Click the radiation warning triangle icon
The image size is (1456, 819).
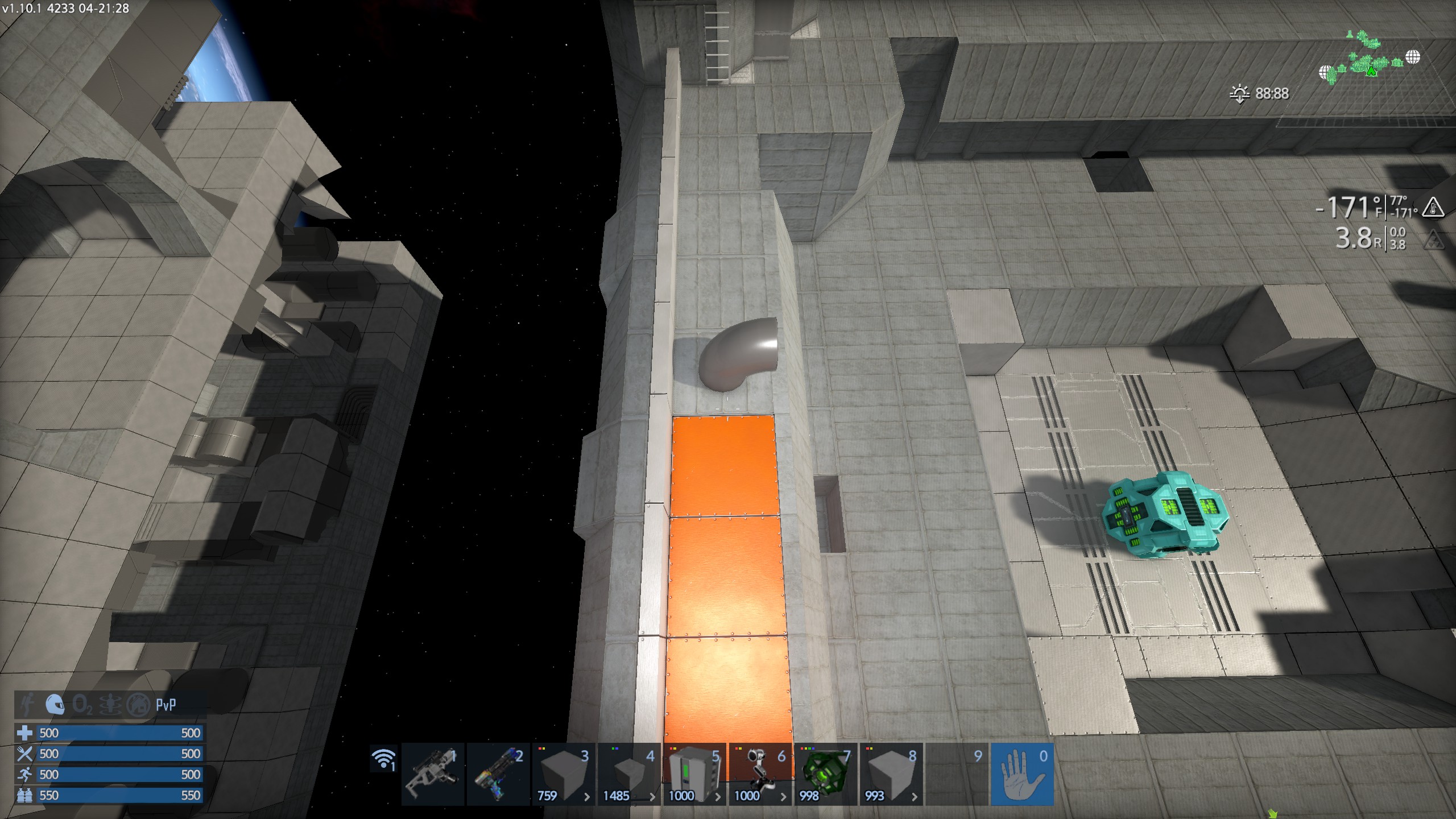pos(1436,241)
